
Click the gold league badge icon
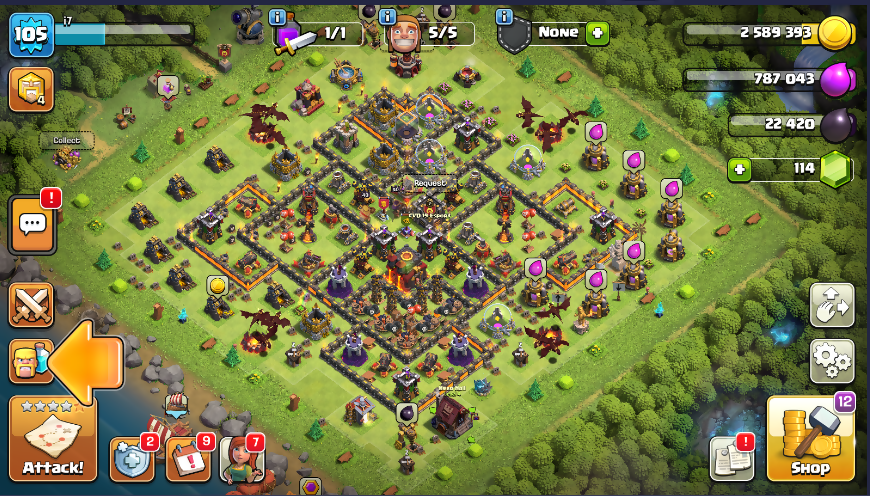tap(30, 90)
